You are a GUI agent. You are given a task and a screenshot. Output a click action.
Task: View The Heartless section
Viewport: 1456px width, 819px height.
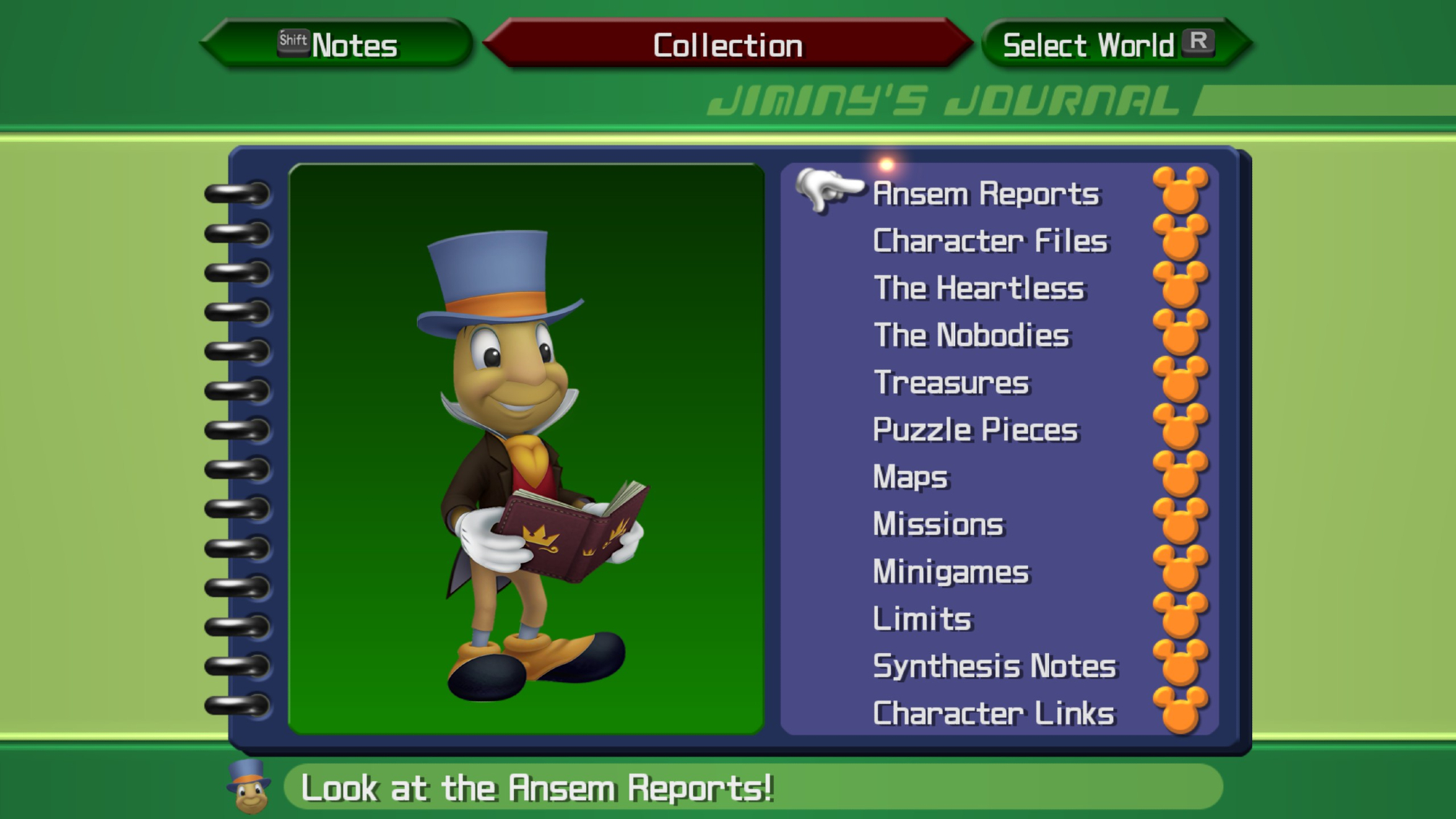pos(979,288)
